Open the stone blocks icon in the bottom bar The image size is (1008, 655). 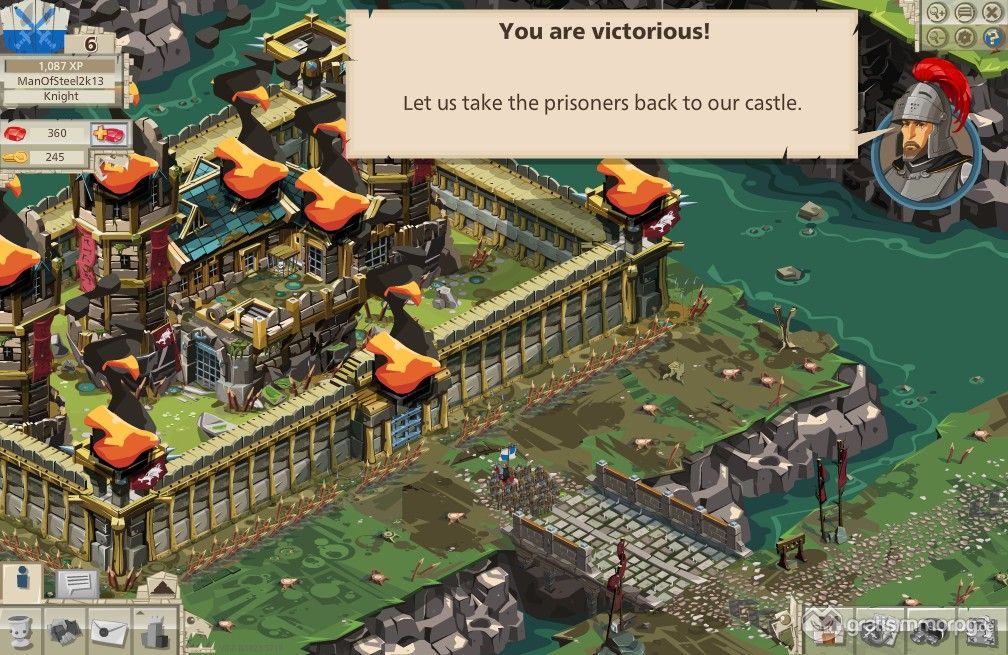66,631
